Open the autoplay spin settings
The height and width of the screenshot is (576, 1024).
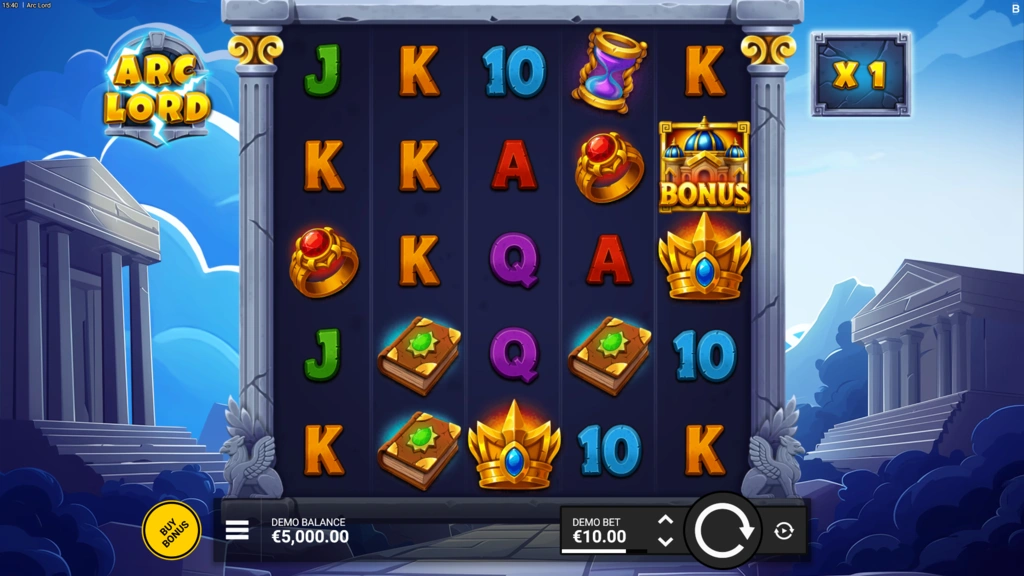[784, 531]
